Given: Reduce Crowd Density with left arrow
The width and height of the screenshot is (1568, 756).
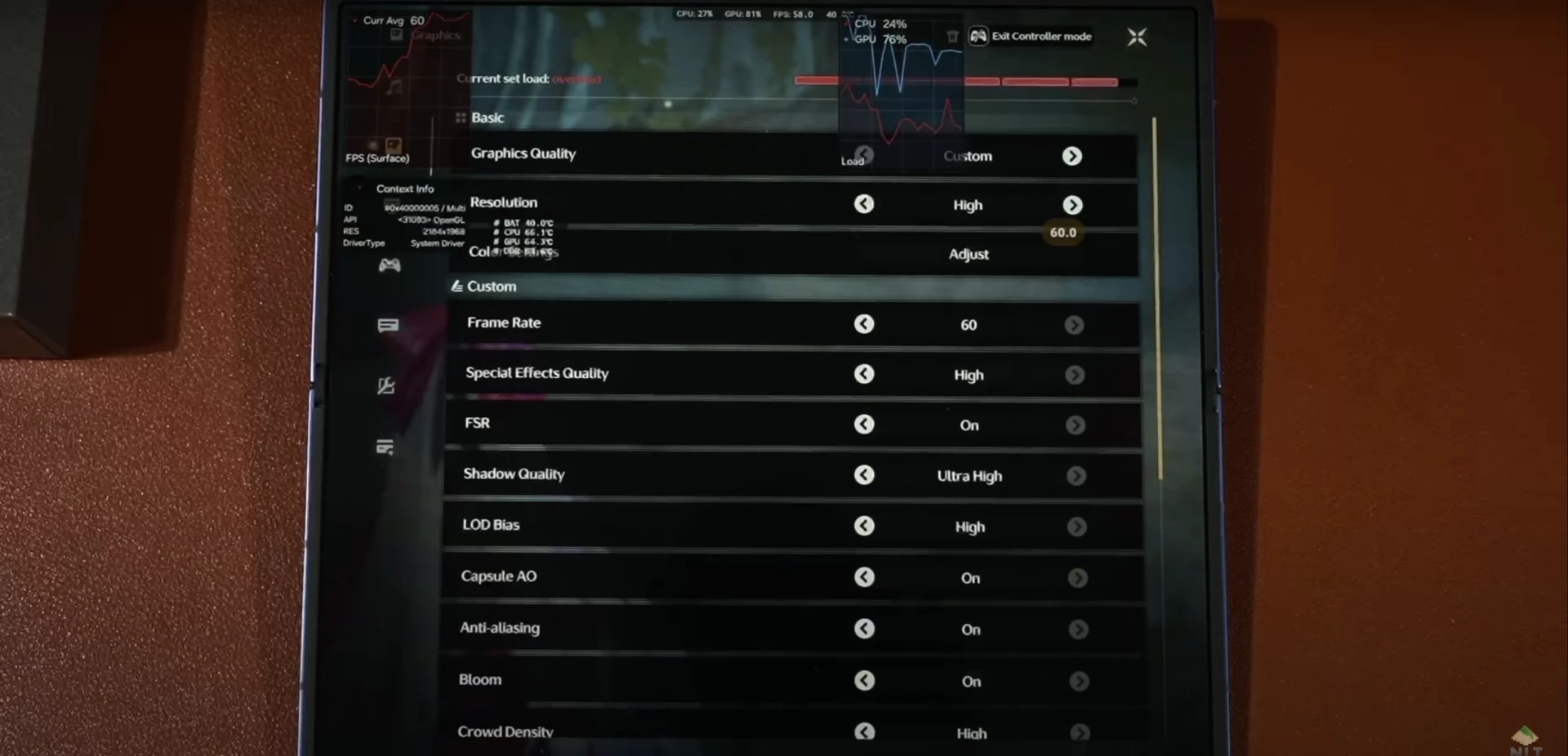Looking at the screenshot, I should 864,732.
